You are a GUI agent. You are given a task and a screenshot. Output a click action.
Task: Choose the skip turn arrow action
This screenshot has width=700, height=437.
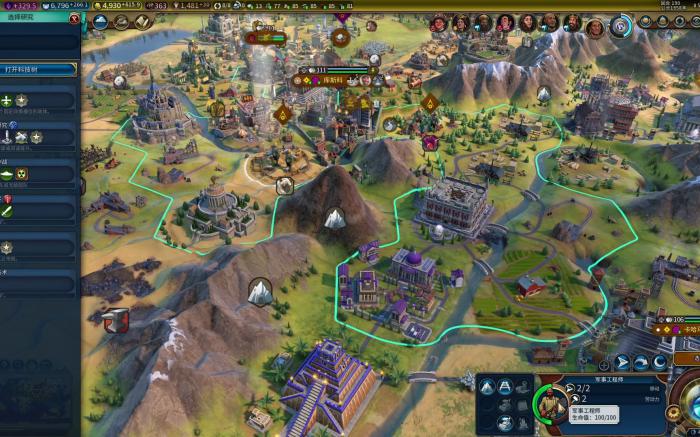(641, 363)
